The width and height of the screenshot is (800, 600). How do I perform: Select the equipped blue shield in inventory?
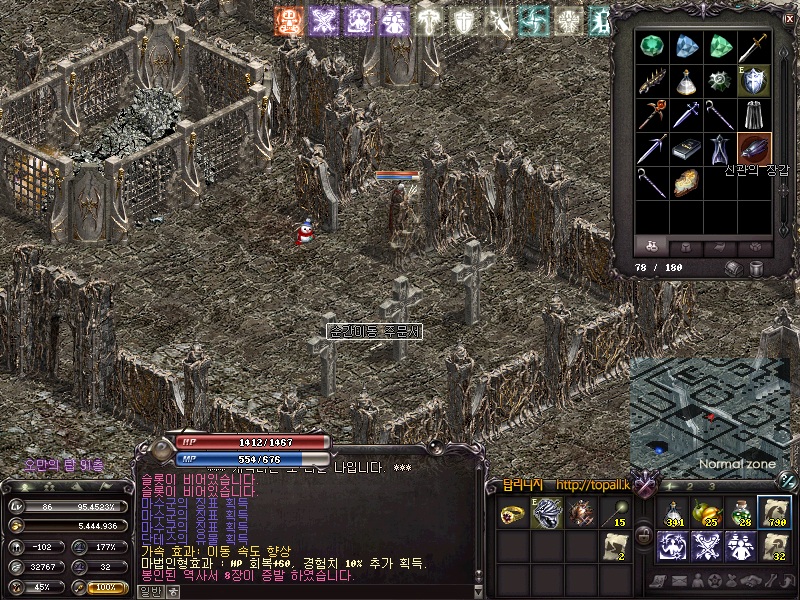(x=754, y=81)
